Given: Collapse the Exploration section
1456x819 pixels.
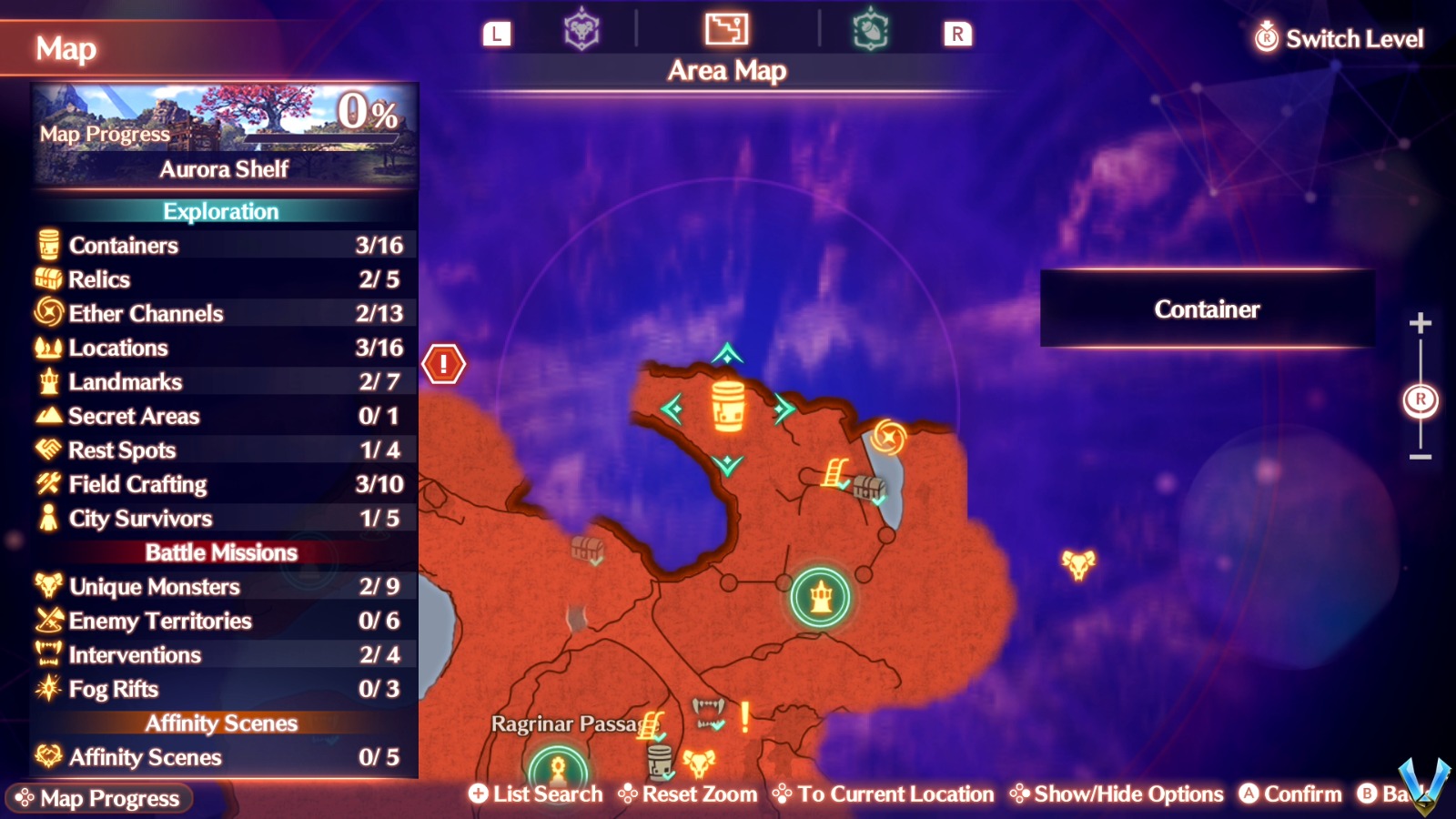Looking at the screenshot, I should [x=221, y=211].
